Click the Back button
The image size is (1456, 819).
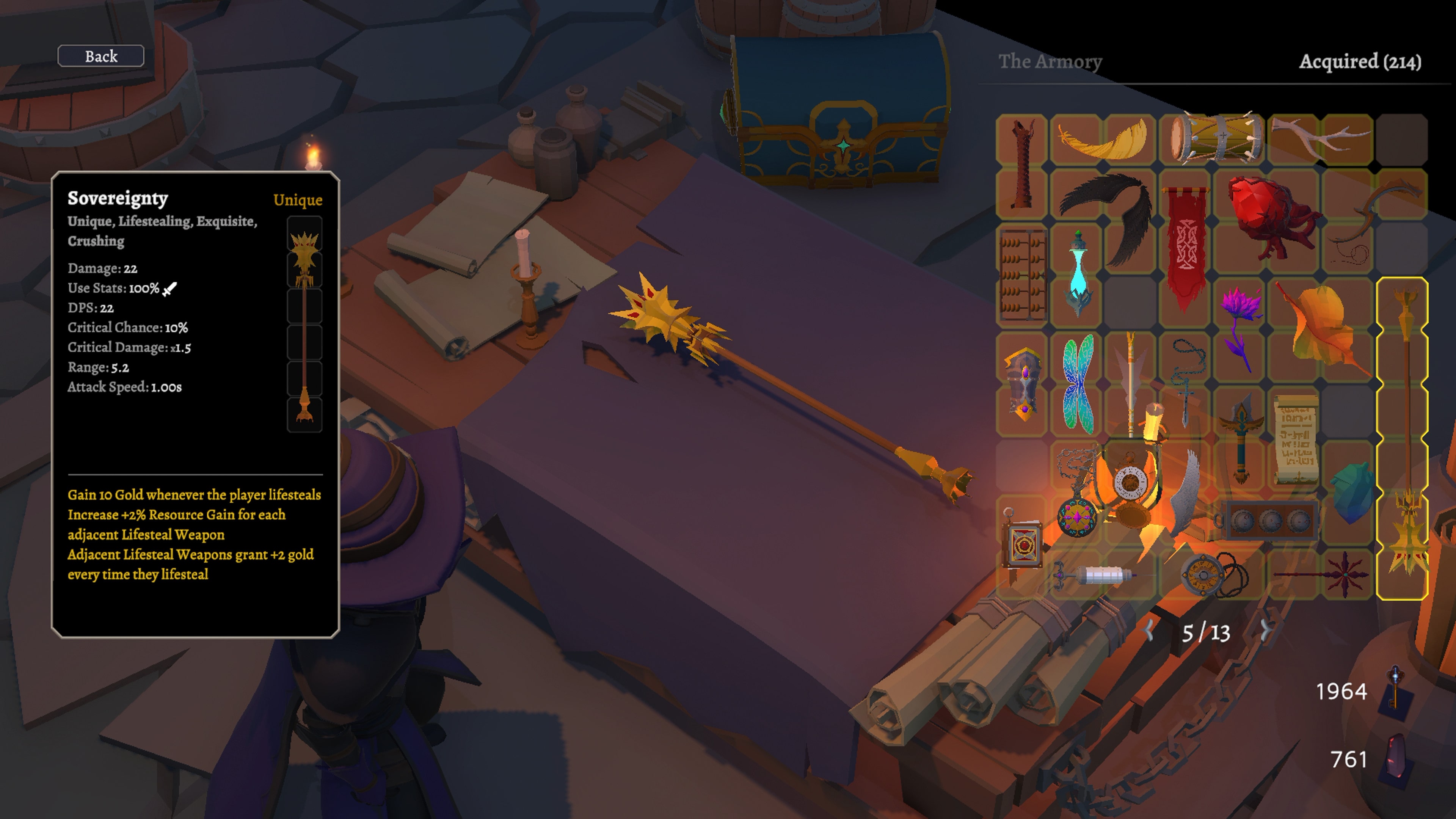pyautogui.click(x=100, y=56)
